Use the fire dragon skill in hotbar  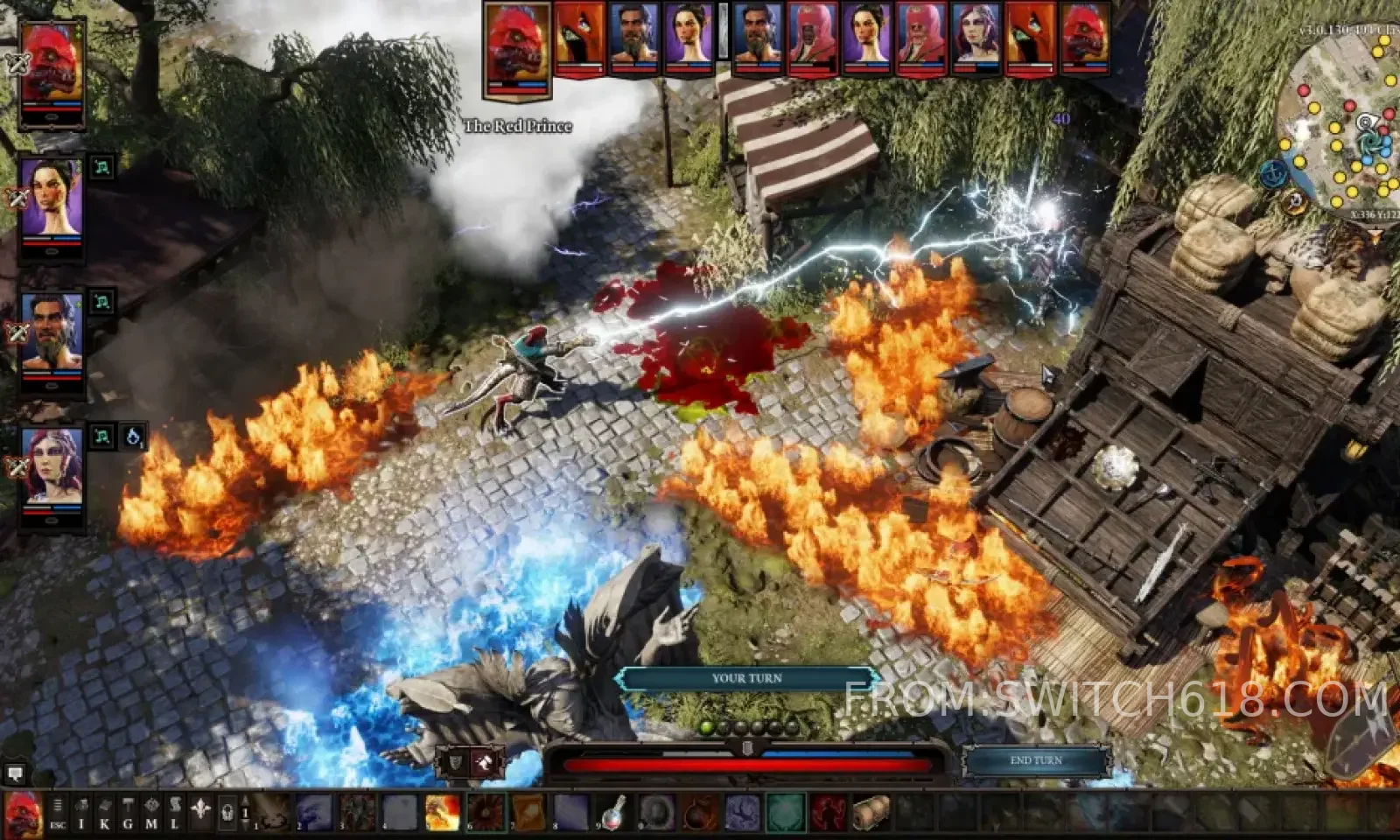442,813
